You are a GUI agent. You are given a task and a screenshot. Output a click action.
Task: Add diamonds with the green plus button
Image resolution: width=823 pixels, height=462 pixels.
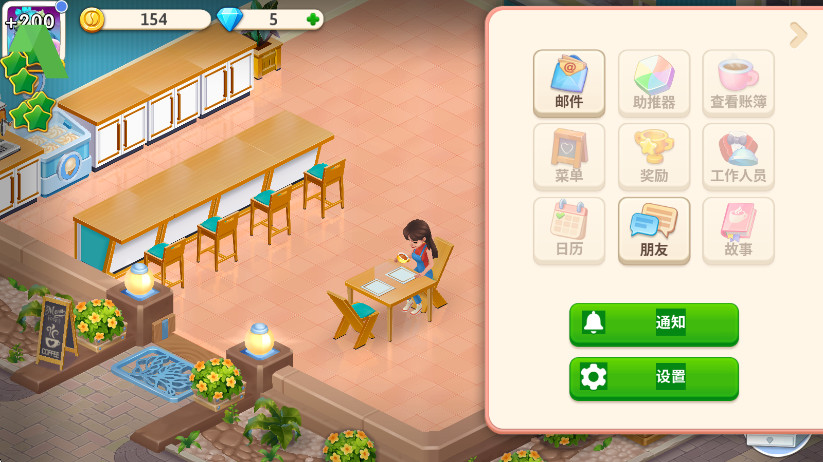[x=313, y=19]
